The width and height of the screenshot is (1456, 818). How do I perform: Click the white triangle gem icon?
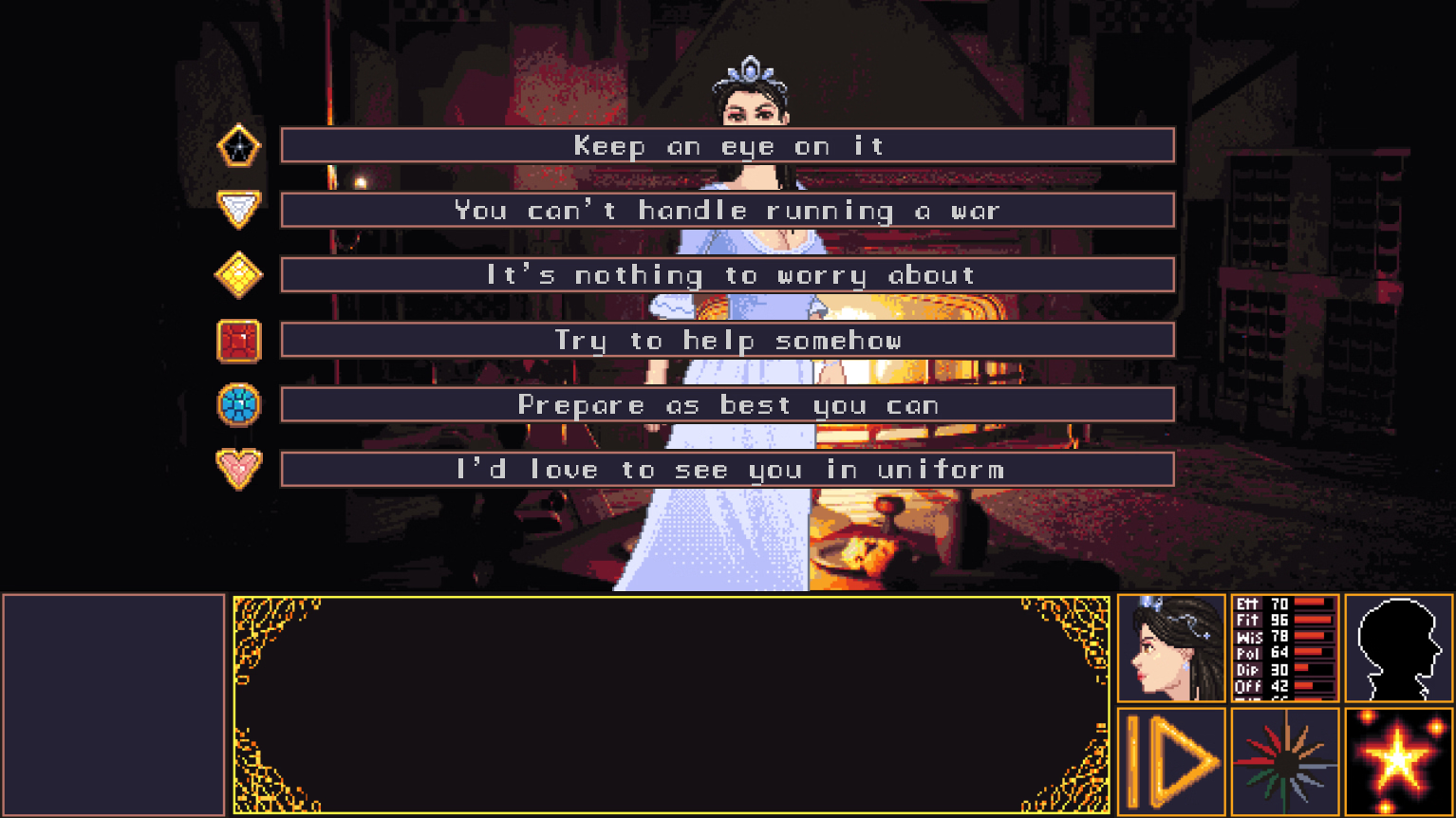(x=238, y=209)
